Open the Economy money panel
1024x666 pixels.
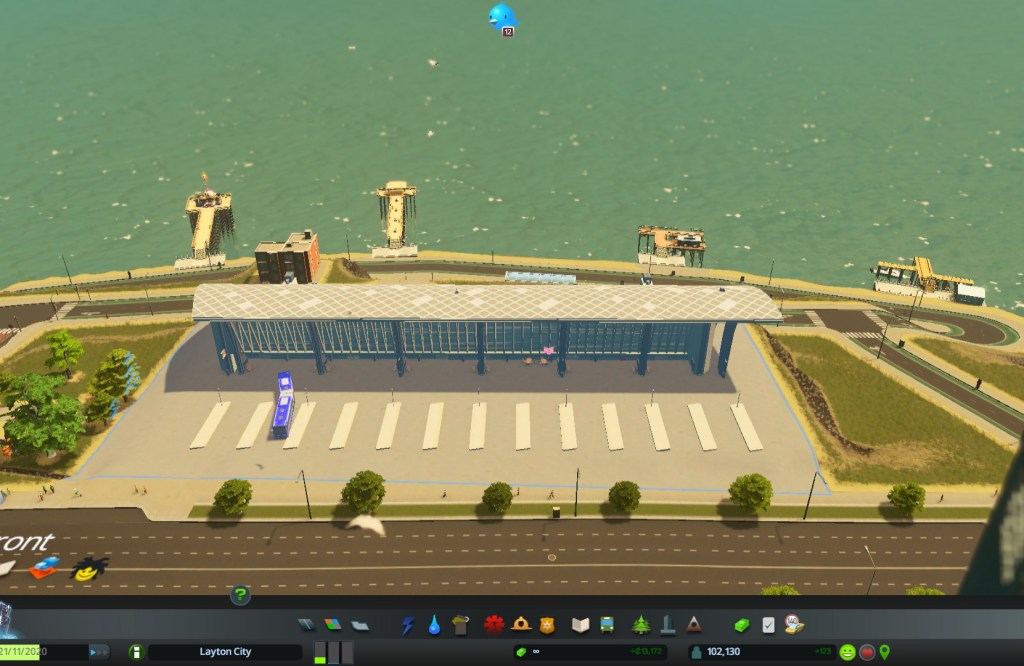(741, 625)
